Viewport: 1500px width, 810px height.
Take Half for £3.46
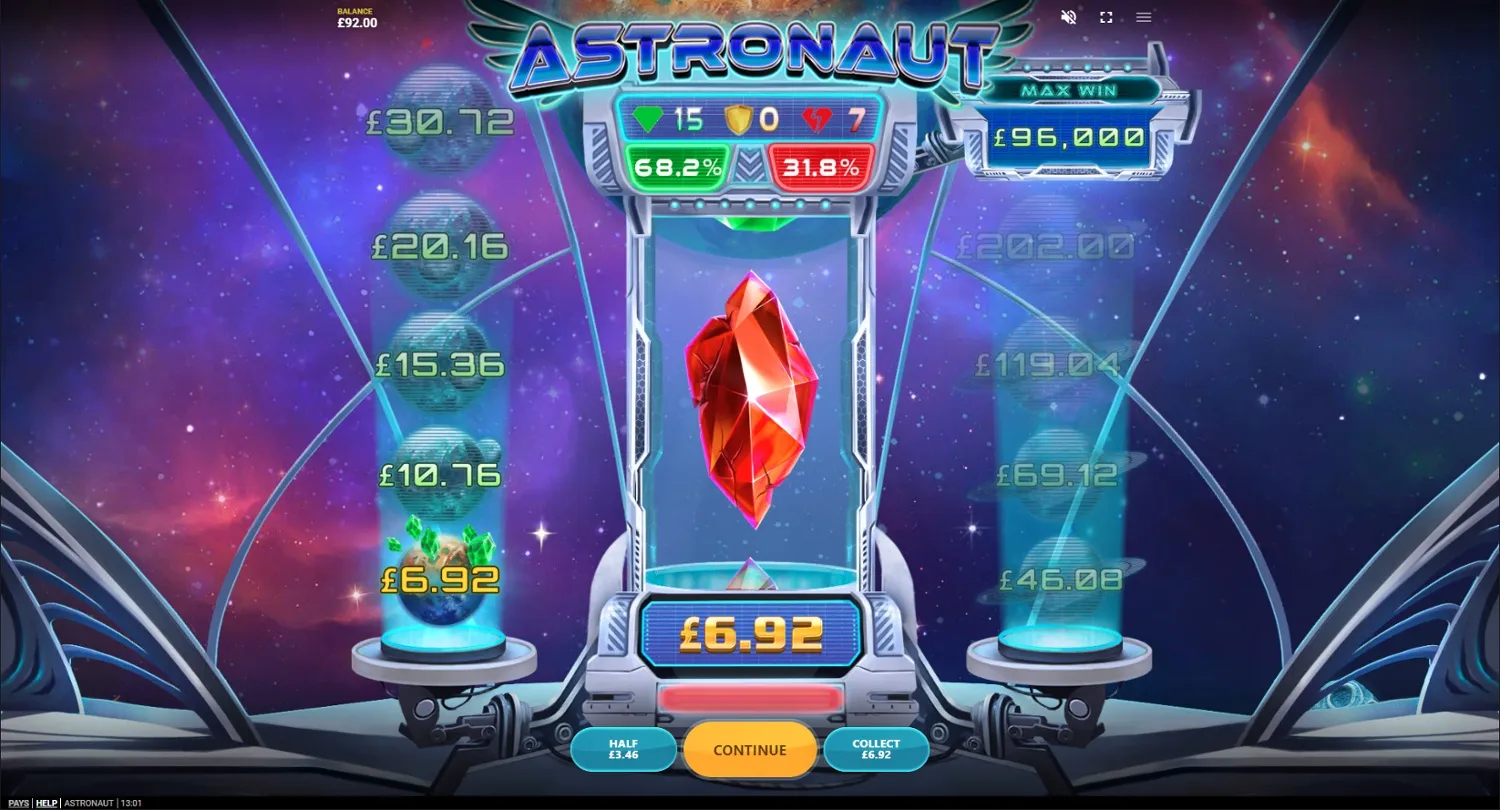click(x=623, y=749)
